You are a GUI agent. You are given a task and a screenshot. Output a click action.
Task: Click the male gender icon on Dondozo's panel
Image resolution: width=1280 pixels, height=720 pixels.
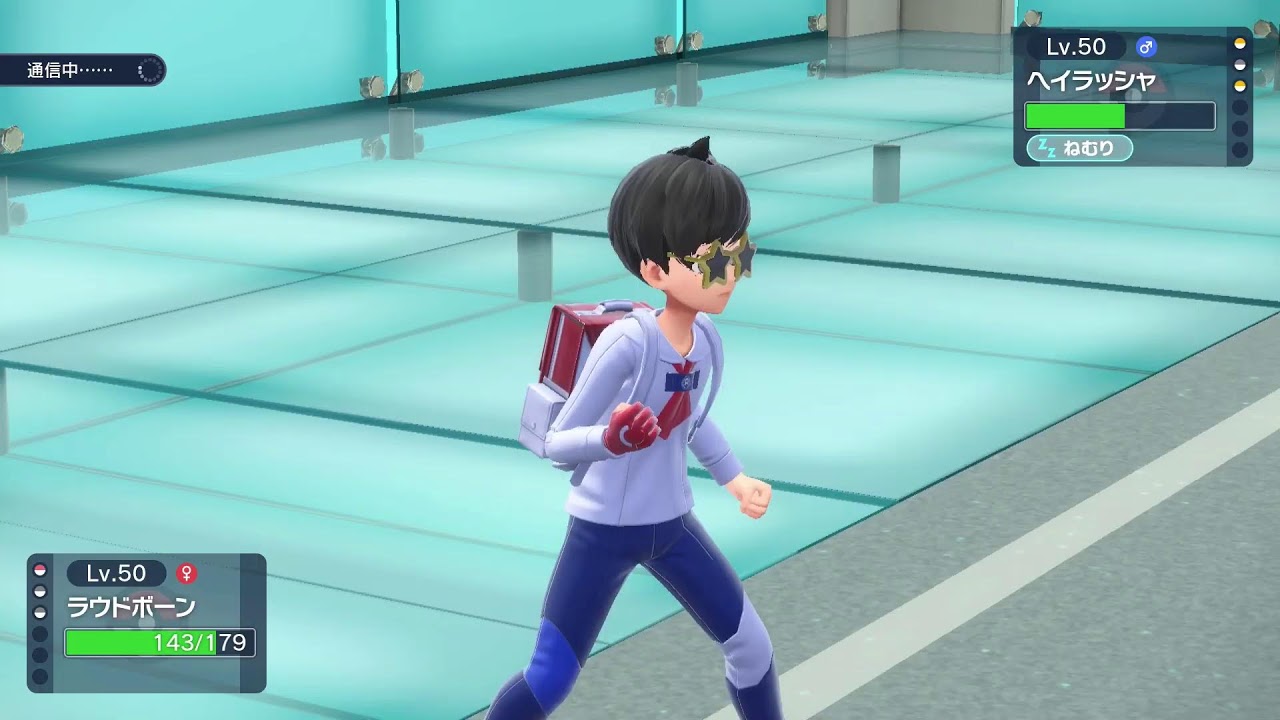point(1145,46)
